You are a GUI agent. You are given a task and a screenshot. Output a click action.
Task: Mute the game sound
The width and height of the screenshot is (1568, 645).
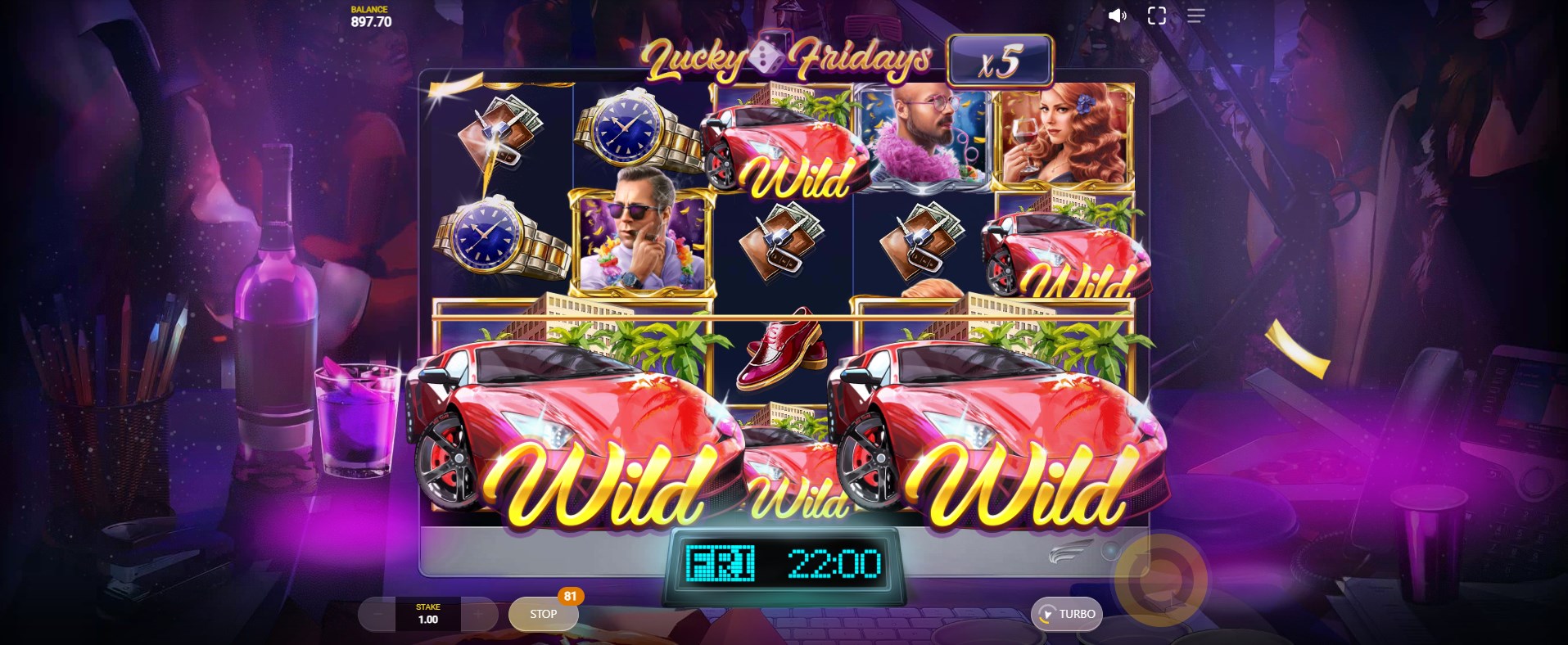coord(1117,16)
